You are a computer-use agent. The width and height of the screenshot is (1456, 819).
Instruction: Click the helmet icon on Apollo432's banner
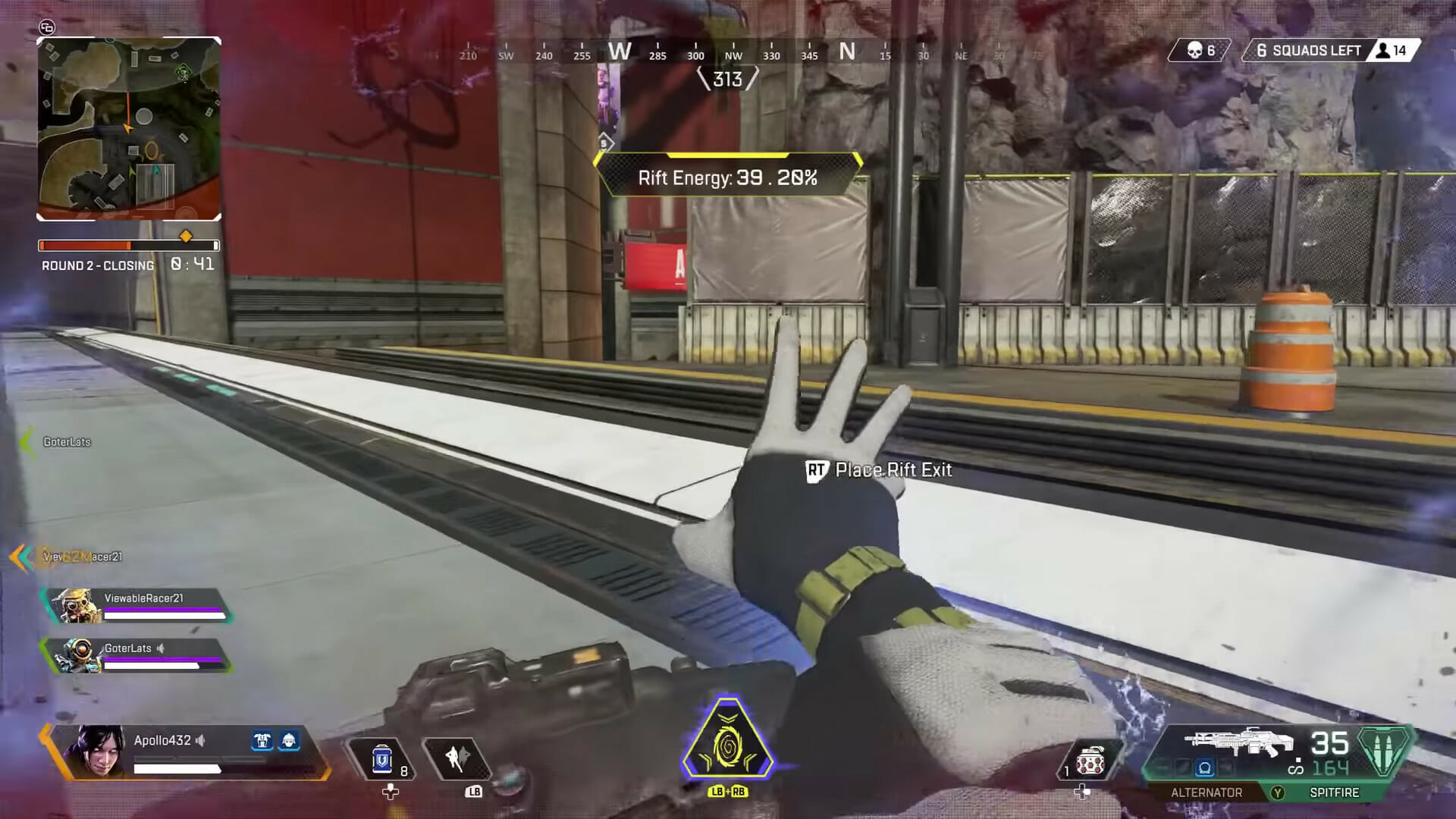(x=290, y=742)
